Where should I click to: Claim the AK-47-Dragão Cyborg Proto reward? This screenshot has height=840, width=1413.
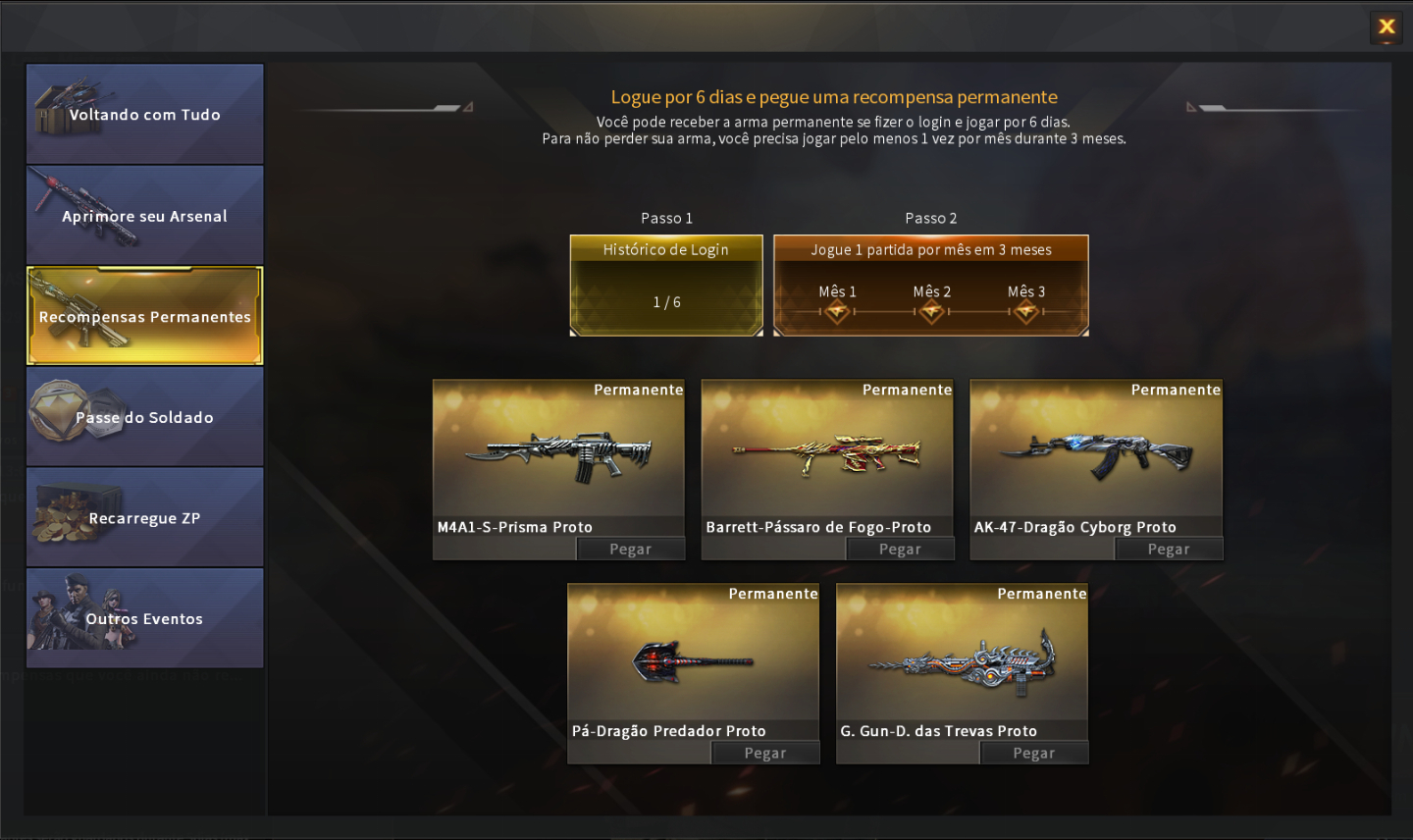coord(1169,550)
